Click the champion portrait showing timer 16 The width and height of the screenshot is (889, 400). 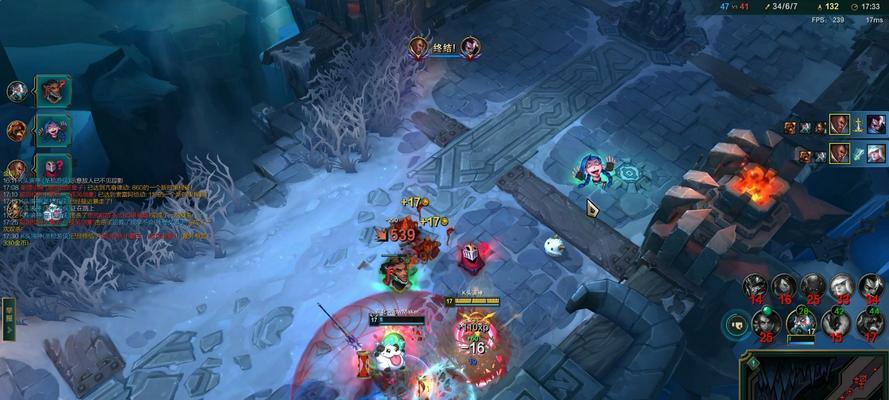(784, 287)
